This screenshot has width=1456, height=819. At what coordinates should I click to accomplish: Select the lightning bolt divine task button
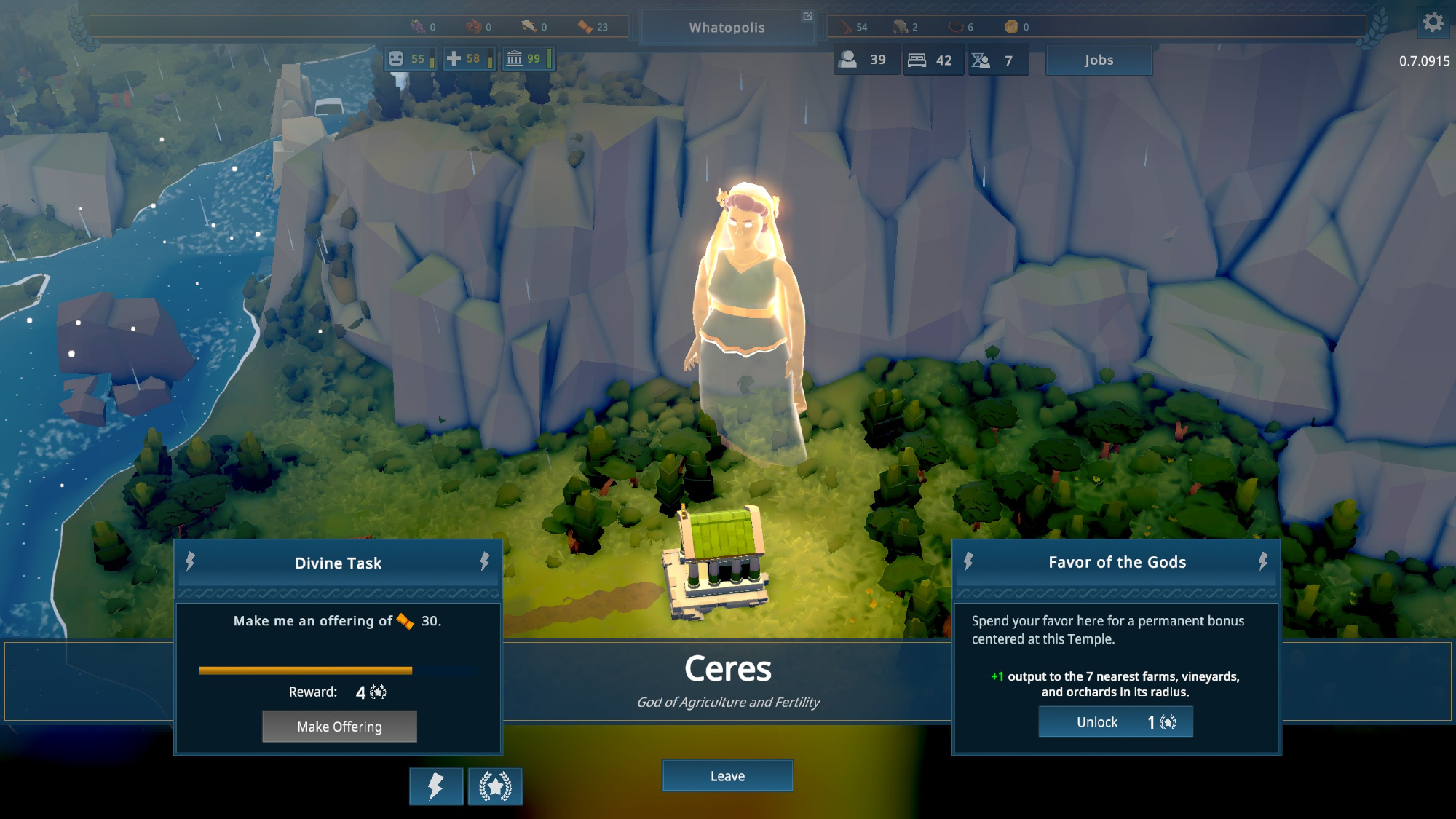pyautogui.click(x=435, y=786)
